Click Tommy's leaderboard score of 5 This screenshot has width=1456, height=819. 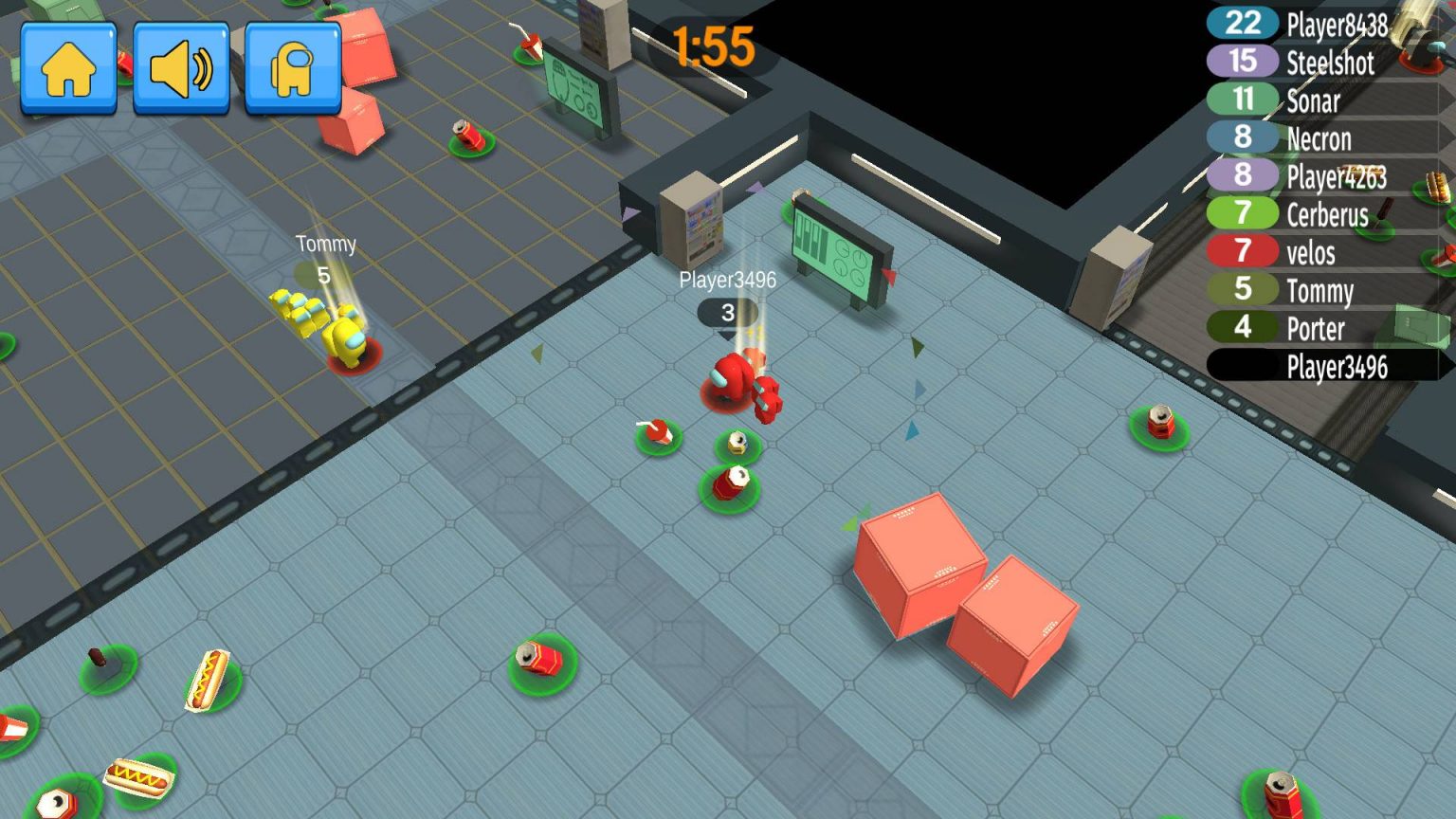[x=1242, y=291]
